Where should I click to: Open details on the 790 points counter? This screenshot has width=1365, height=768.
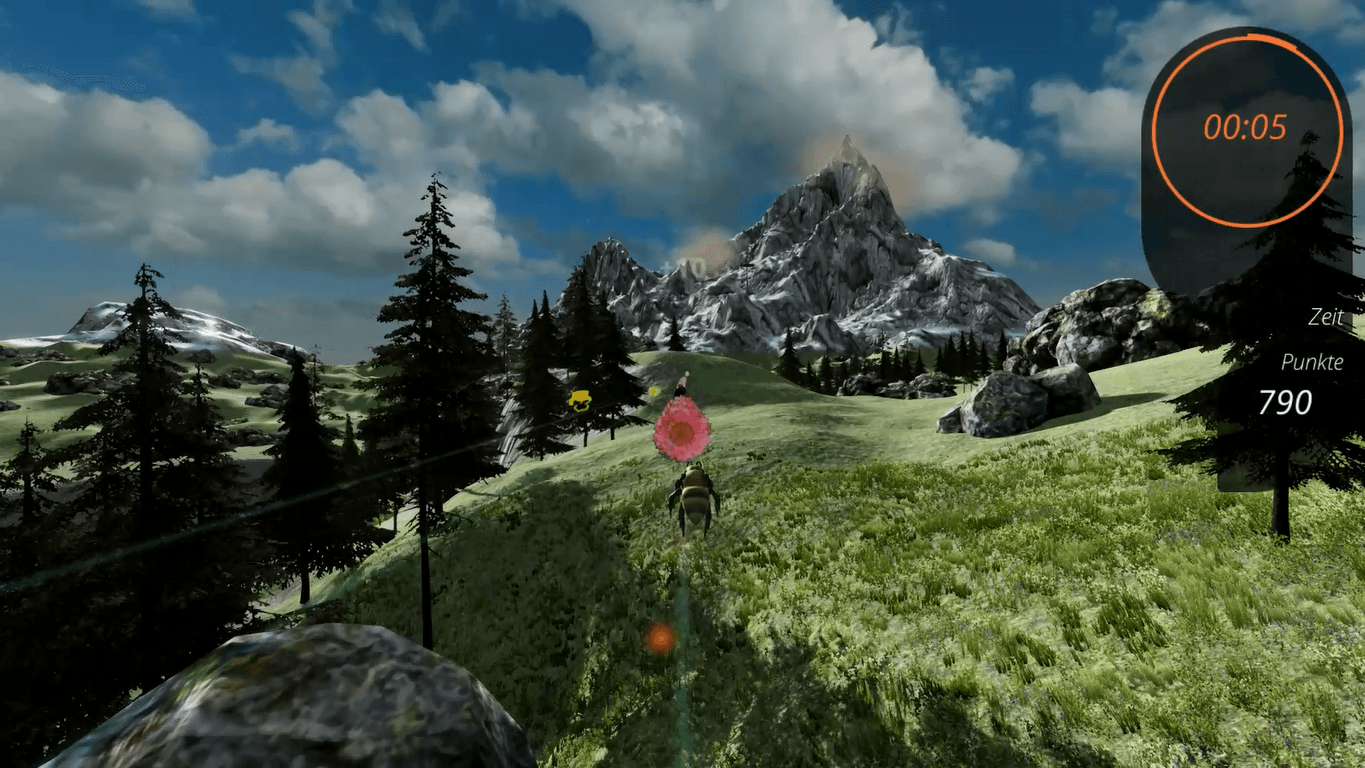(1285, 402)
